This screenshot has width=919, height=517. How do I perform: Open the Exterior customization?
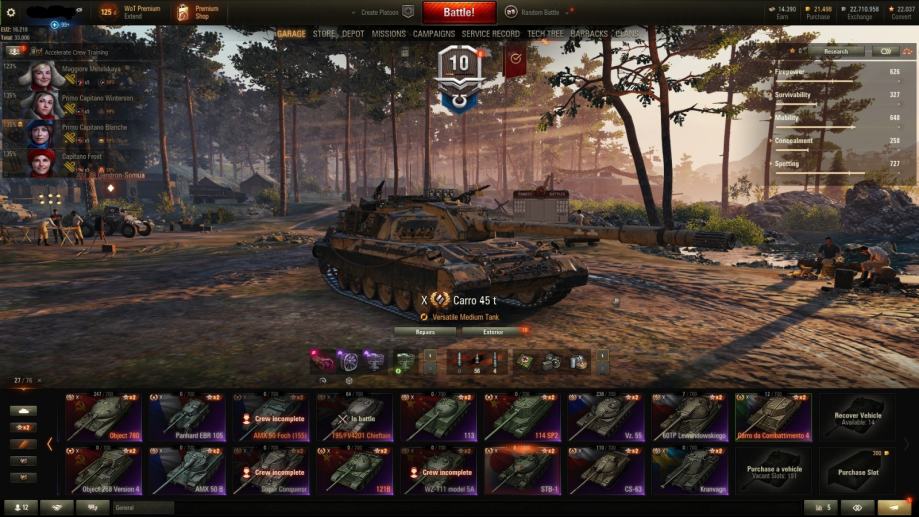coord(494,331)
